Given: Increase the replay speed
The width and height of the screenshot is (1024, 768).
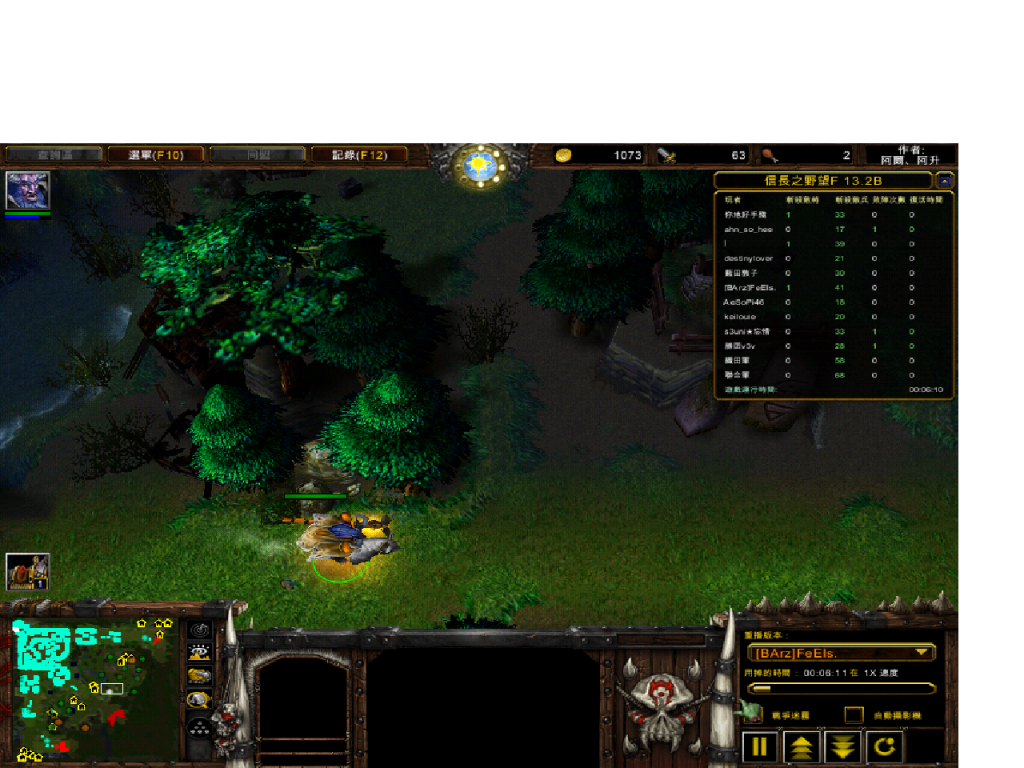Looking at the screenshot, I should click(802, 746).
